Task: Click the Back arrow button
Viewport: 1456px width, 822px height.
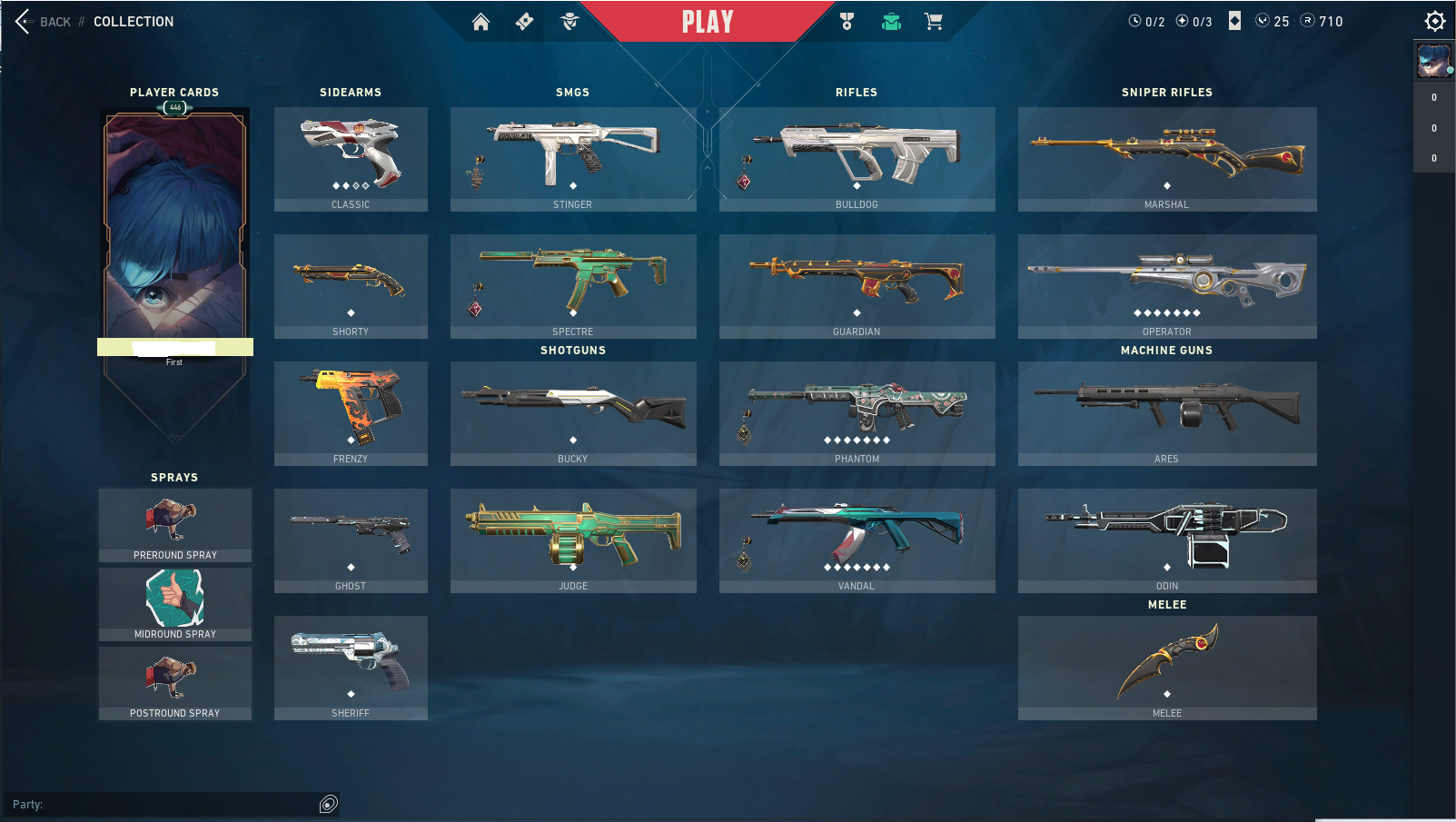Action: click(20, 21)
